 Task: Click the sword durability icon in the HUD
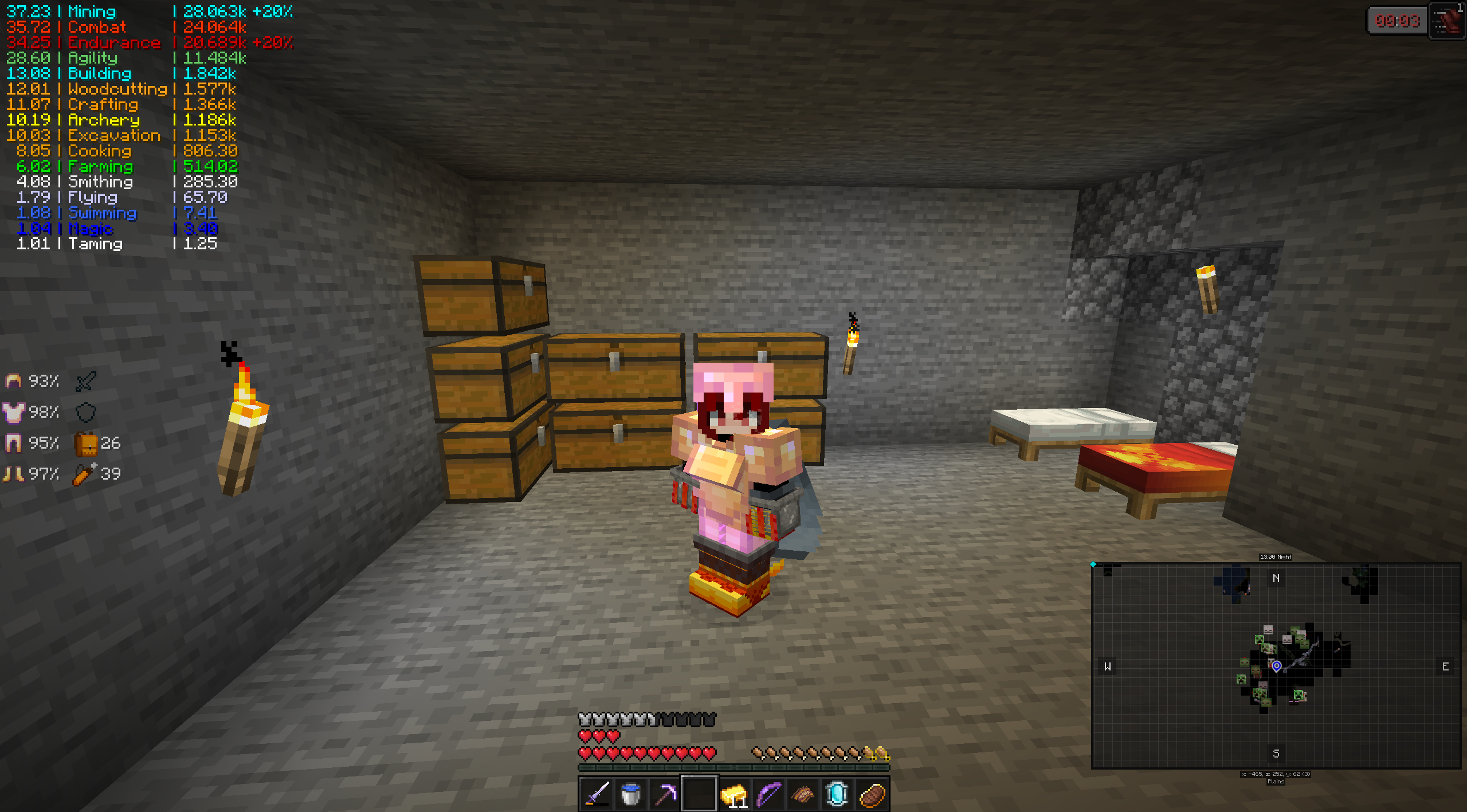(x=85, y=380)
